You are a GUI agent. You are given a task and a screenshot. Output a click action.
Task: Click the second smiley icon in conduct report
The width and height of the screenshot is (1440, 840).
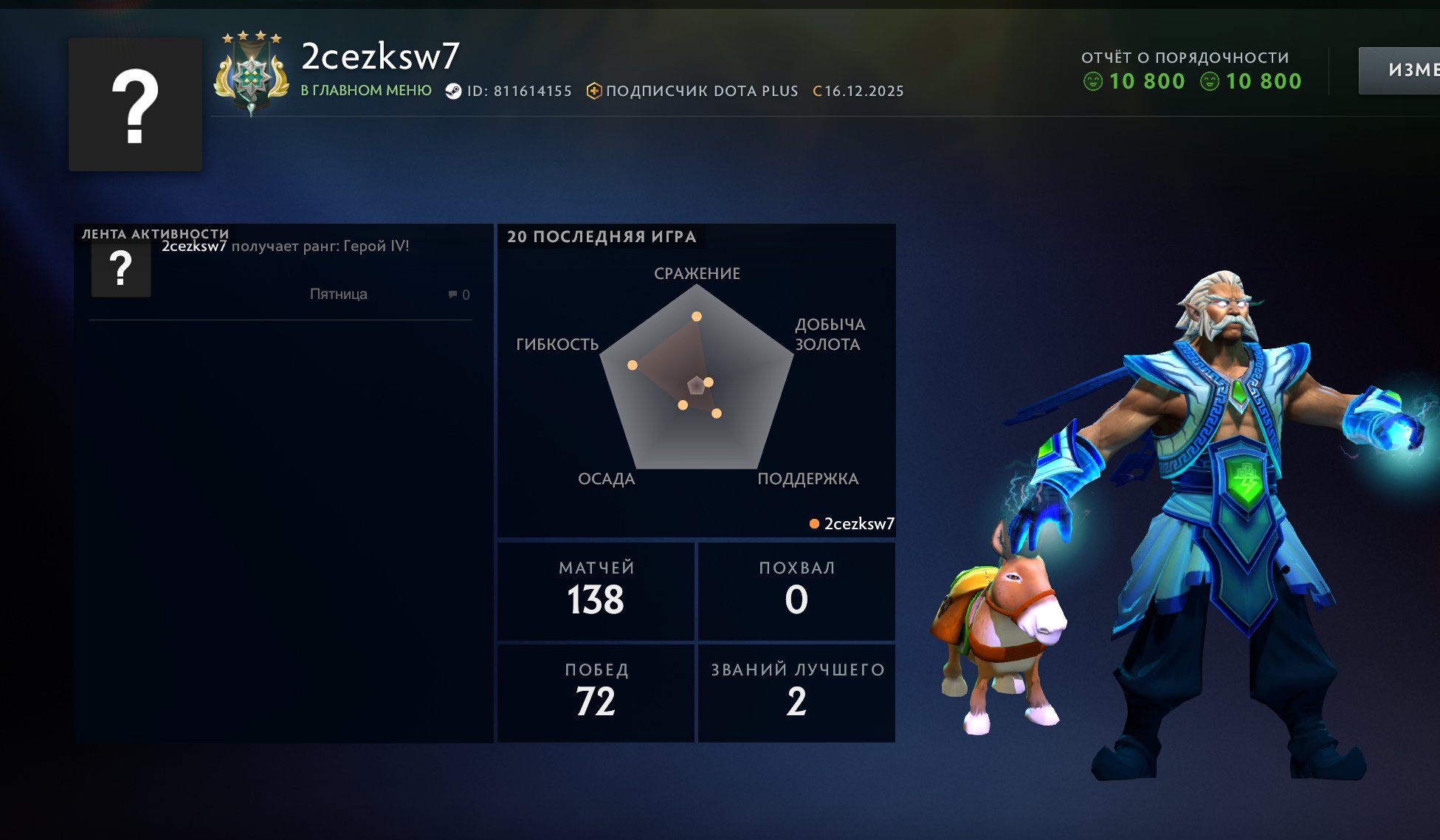(1209, 81)
